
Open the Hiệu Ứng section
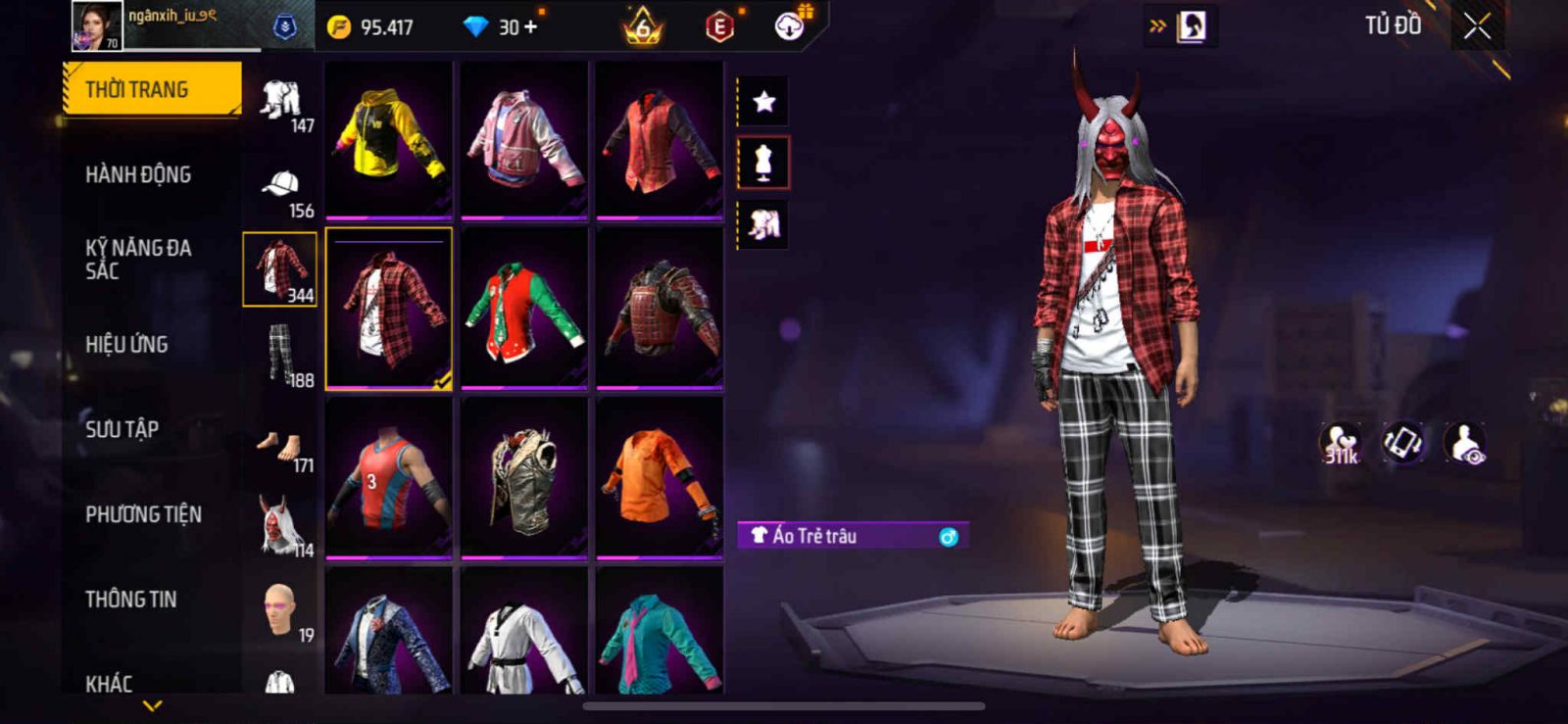click(x=126, y=345)
